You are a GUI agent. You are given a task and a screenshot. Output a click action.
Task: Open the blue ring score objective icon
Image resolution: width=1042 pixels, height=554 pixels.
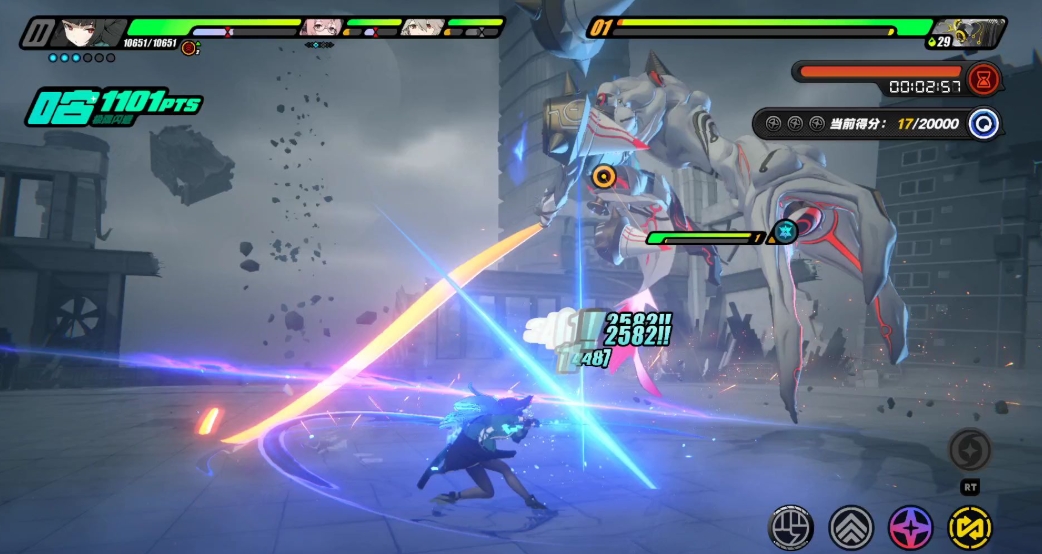click(x=983, y=124)
